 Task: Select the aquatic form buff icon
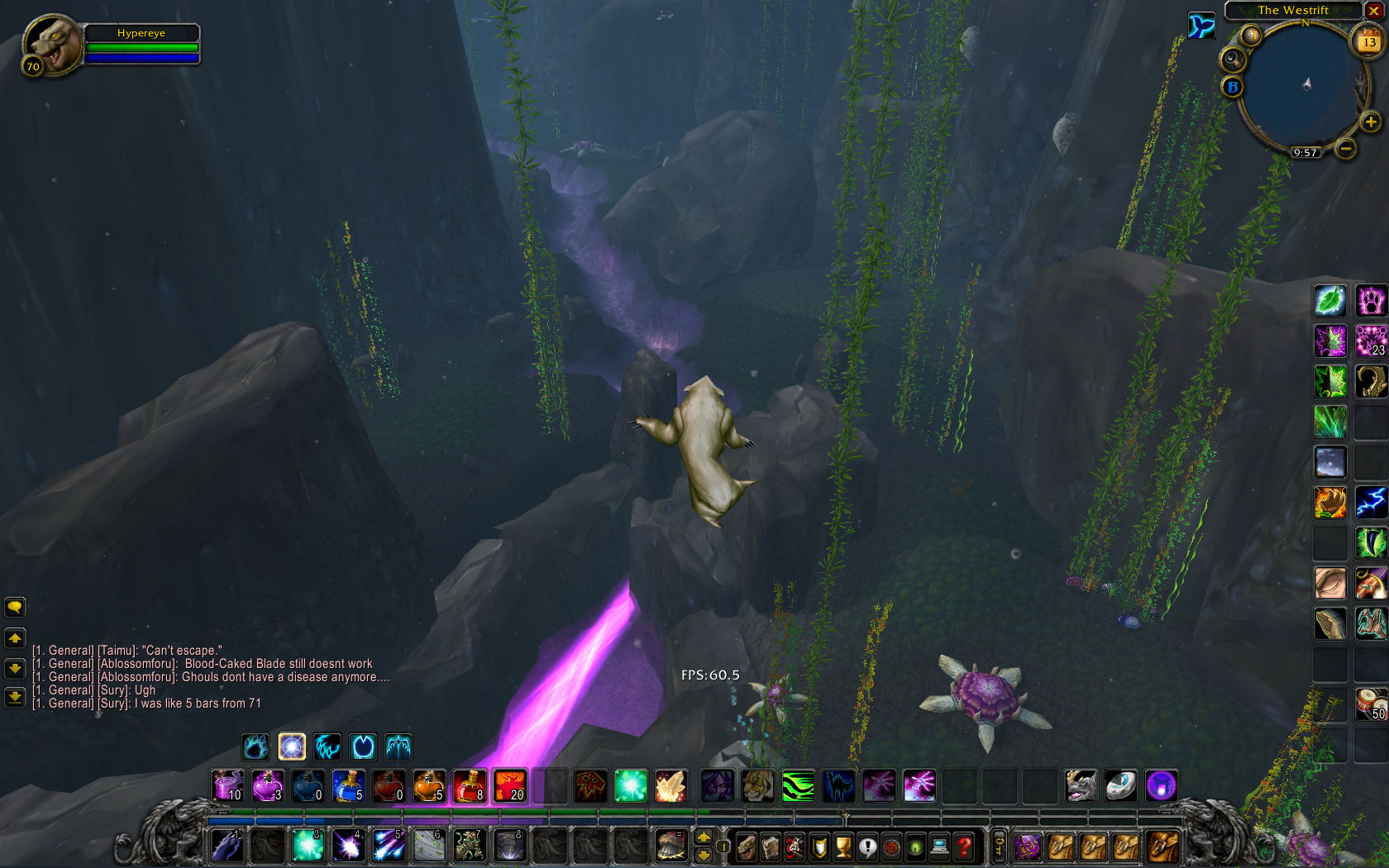click(x=1201, y=26)
